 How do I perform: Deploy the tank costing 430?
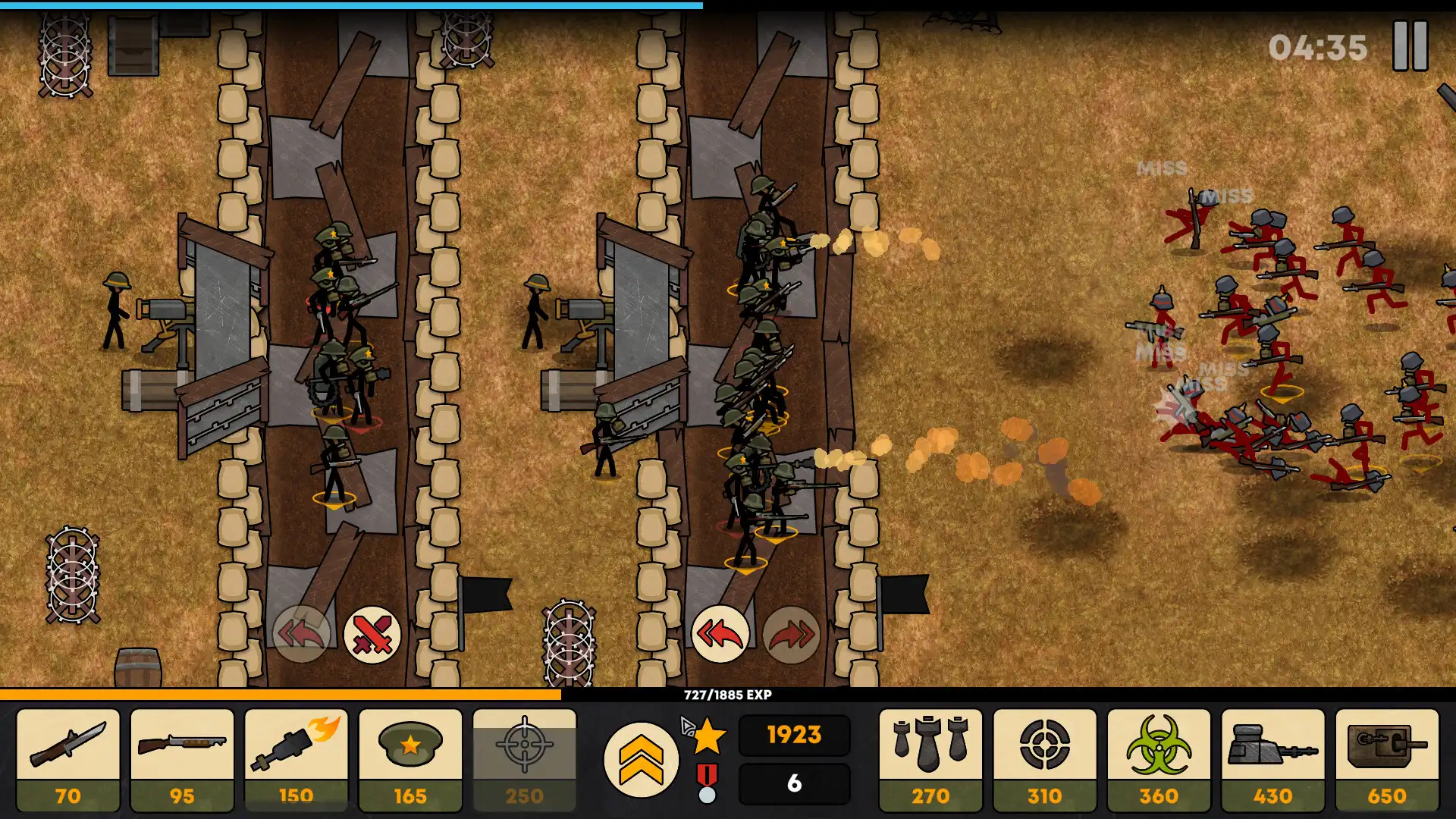(1272, 758)
